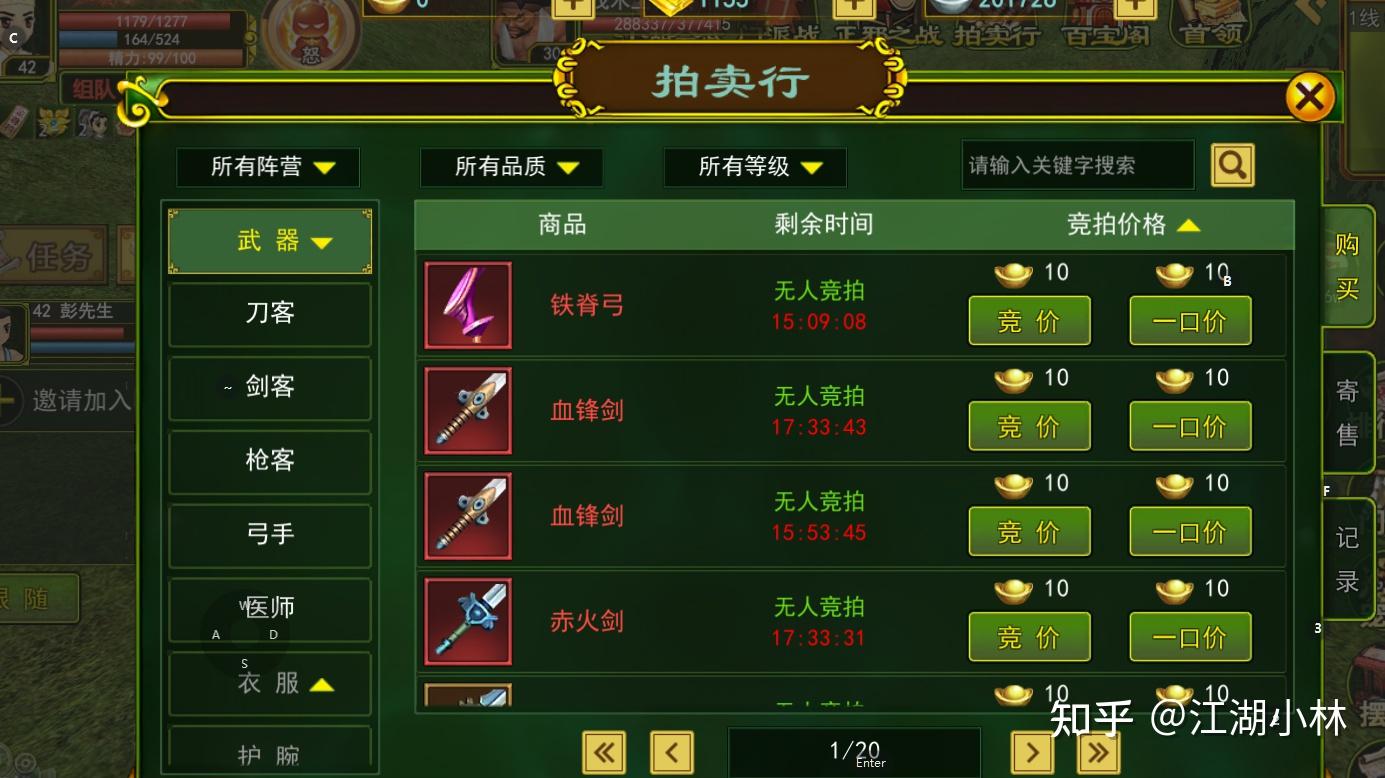Buy 血锋剑 with the 一口价 button
The height and width of the screenshot is (778, 1385).
[1189, 425]
